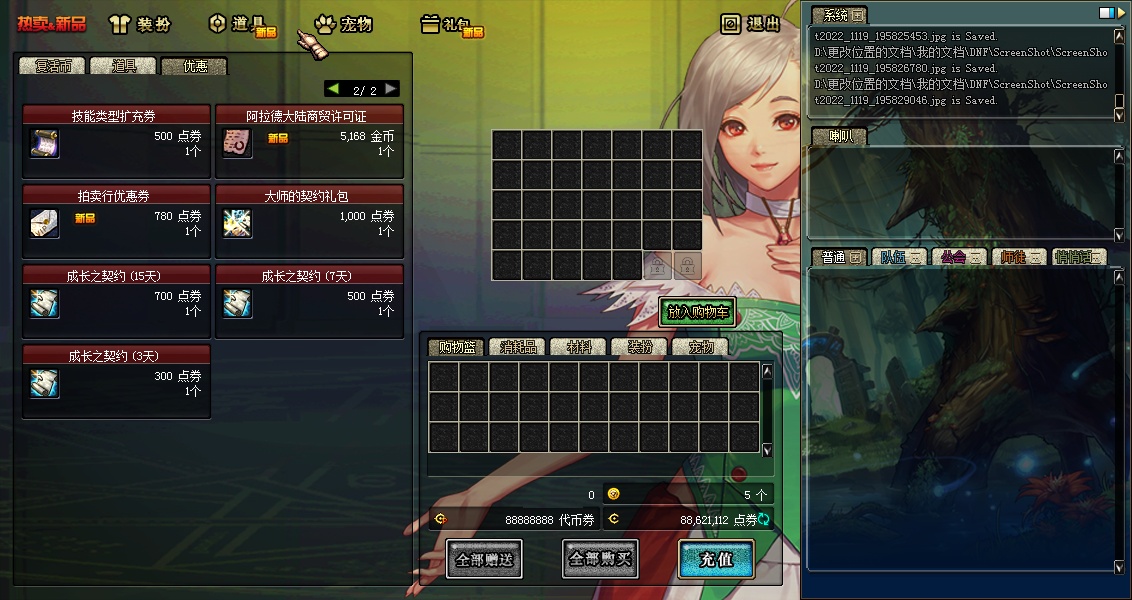
Task: Open the 材料 materials tab
Action: coord(579,347)
